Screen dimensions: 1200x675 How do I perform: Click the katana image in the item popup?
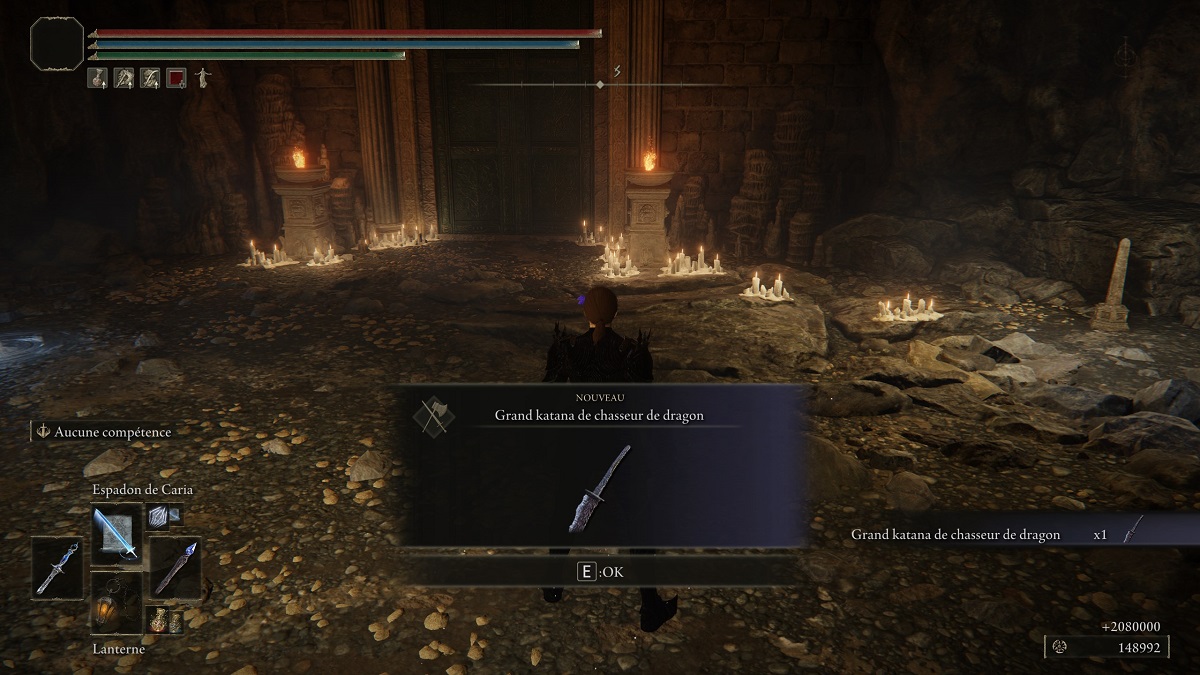point(600,489)
